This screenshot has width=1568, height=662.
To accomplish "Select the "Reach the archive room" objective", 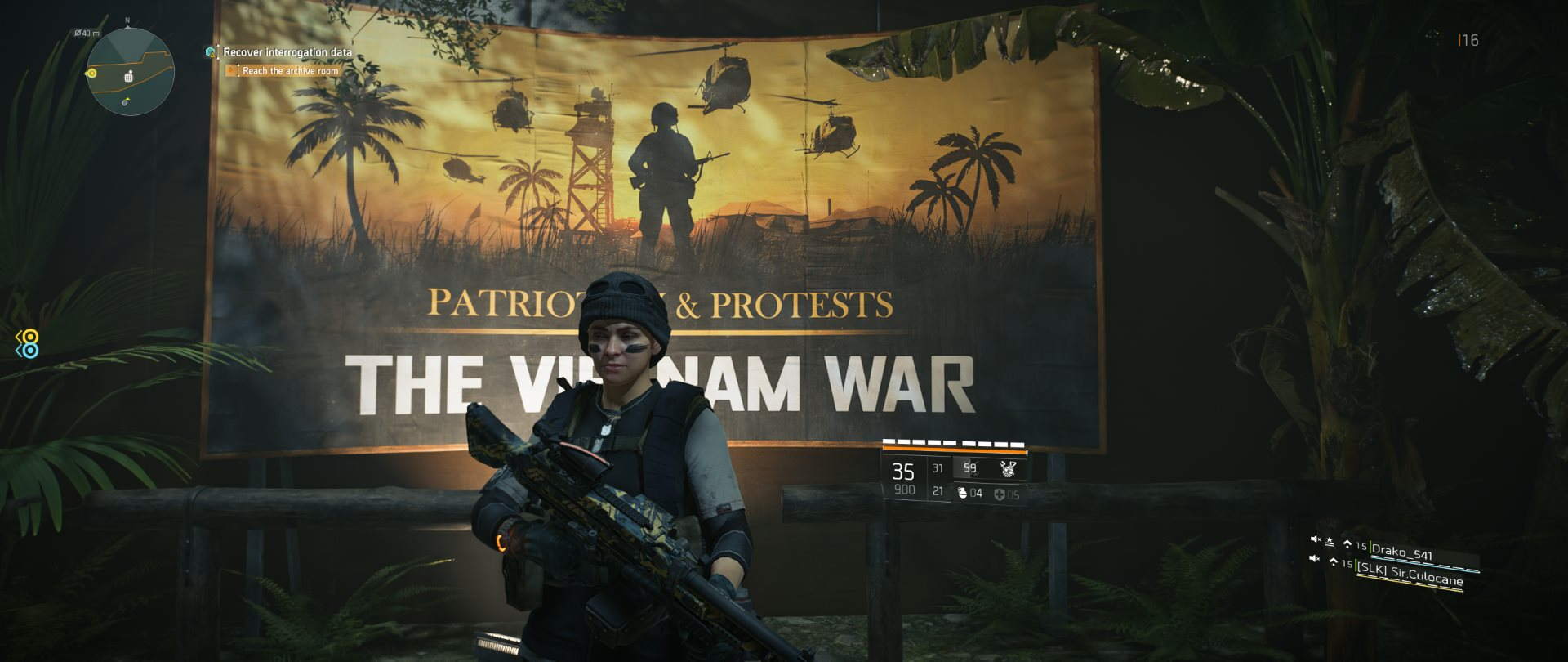I will click(290, 71).
